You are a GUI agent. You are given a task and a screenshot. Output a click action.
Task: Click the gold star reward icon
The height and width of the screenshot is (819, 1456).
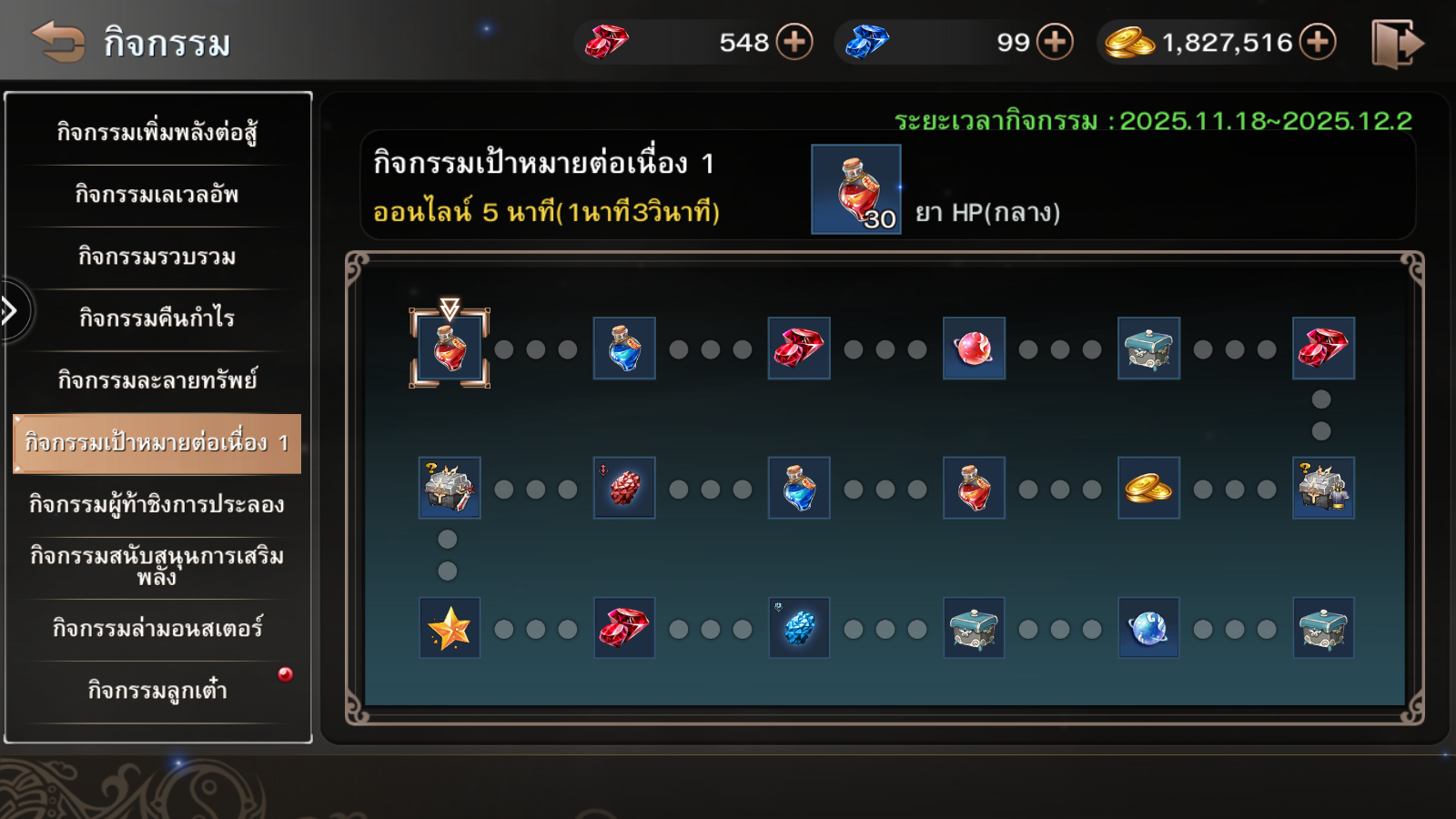click(450, 628)
